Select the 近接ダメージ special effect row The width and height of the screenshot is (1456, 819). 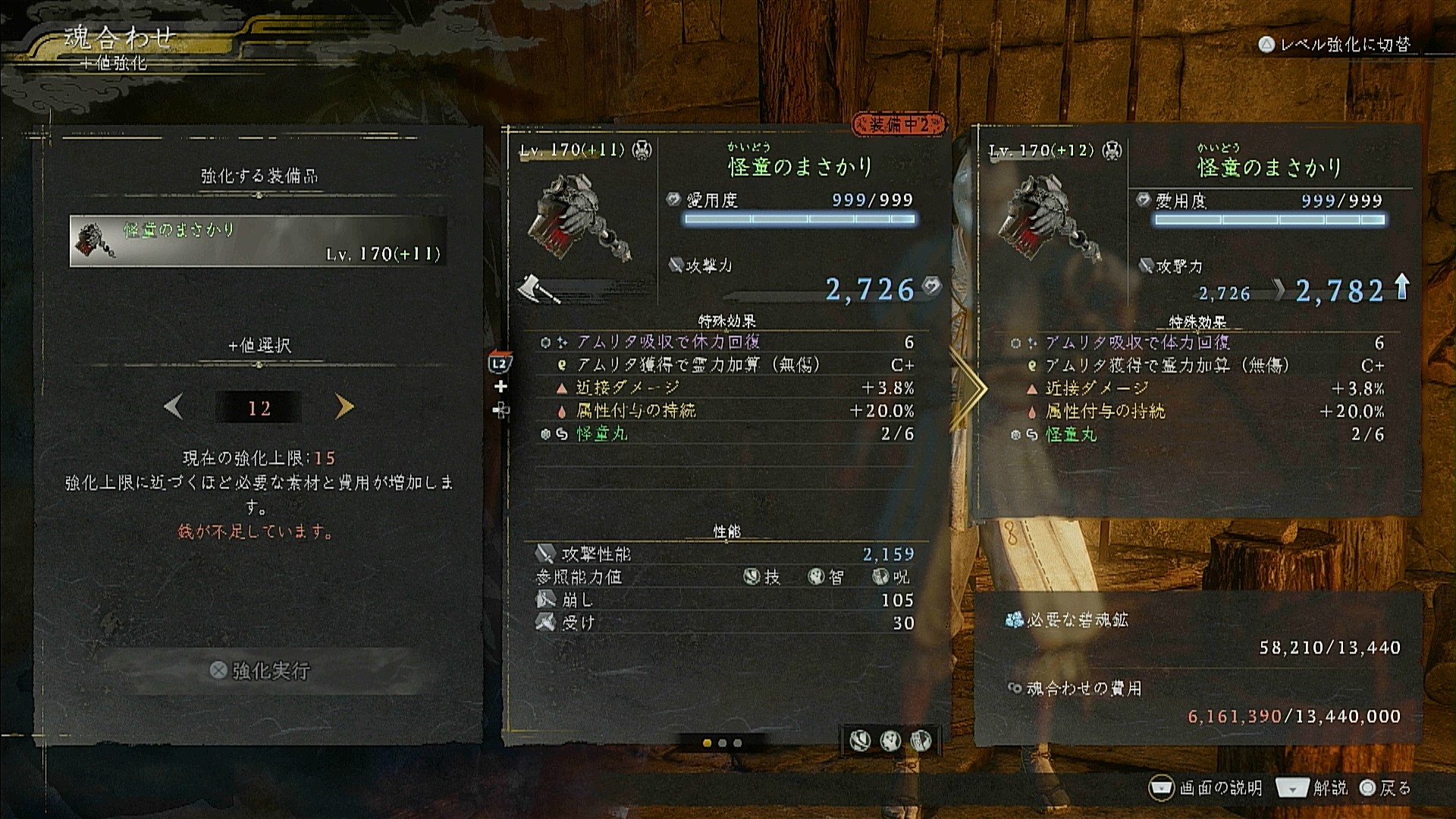pos(726,388)
